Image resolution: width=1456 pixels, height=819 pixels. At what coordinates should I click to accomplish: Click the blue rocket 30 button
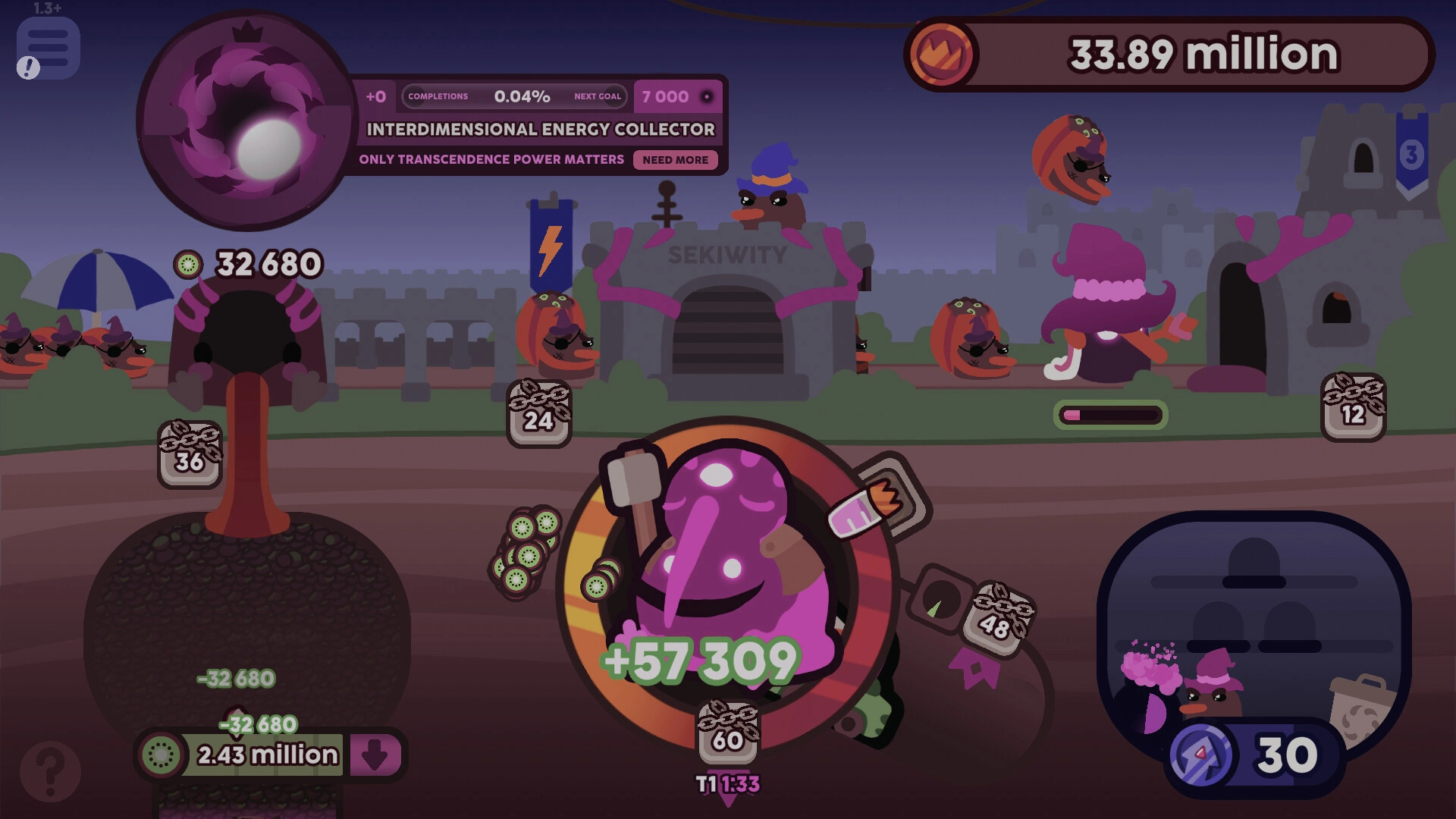1254,755
